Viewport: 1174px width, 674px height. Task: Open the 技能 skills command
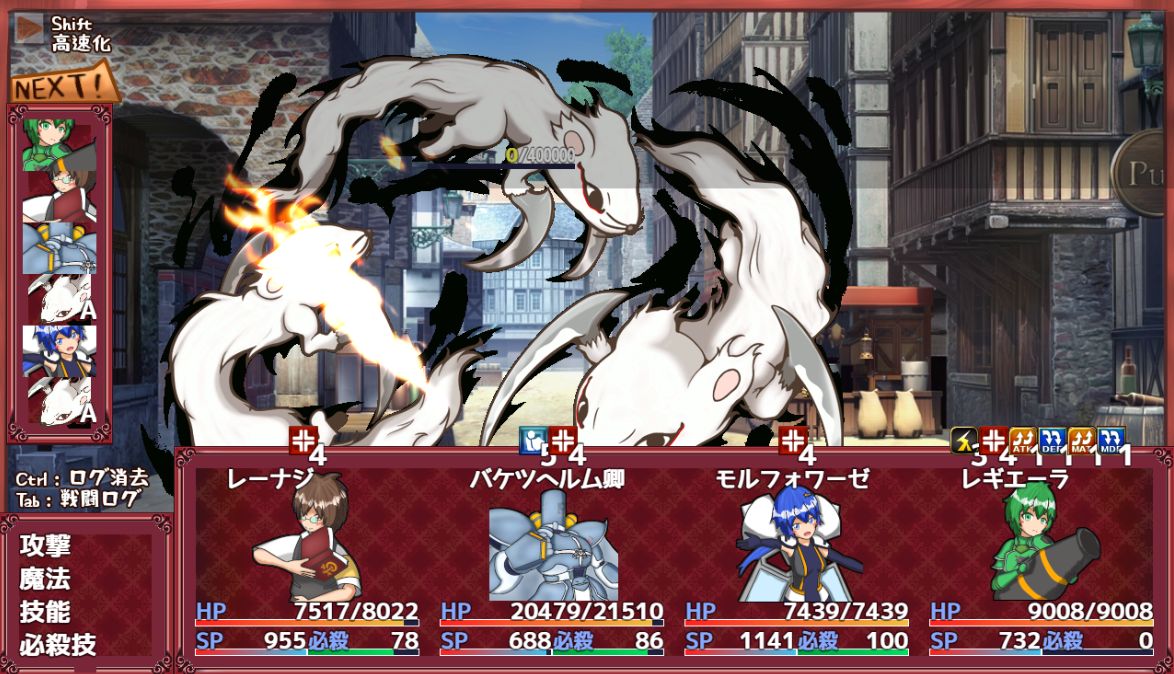tap(45, 612)
